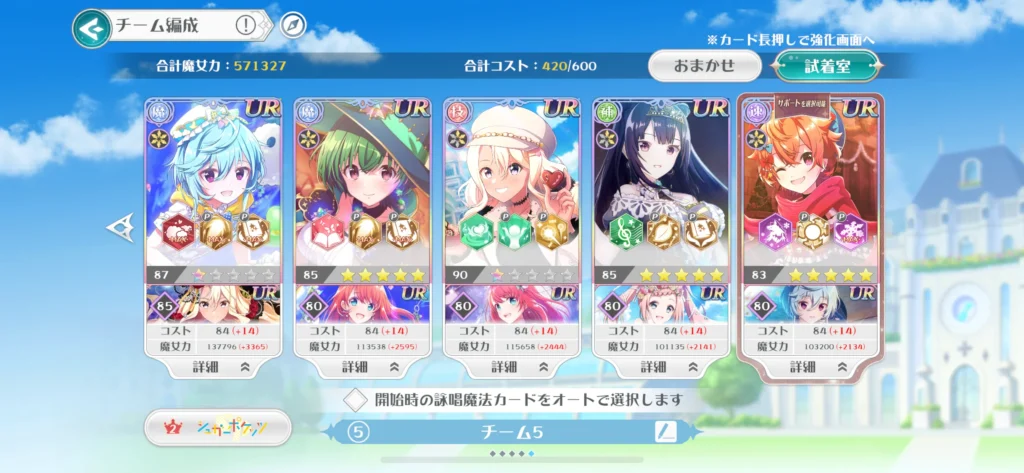This screenshot has height=473, width=1024.
Task: Show 詳細 for the blue-haired card
Action: click(x=213, y=367)
